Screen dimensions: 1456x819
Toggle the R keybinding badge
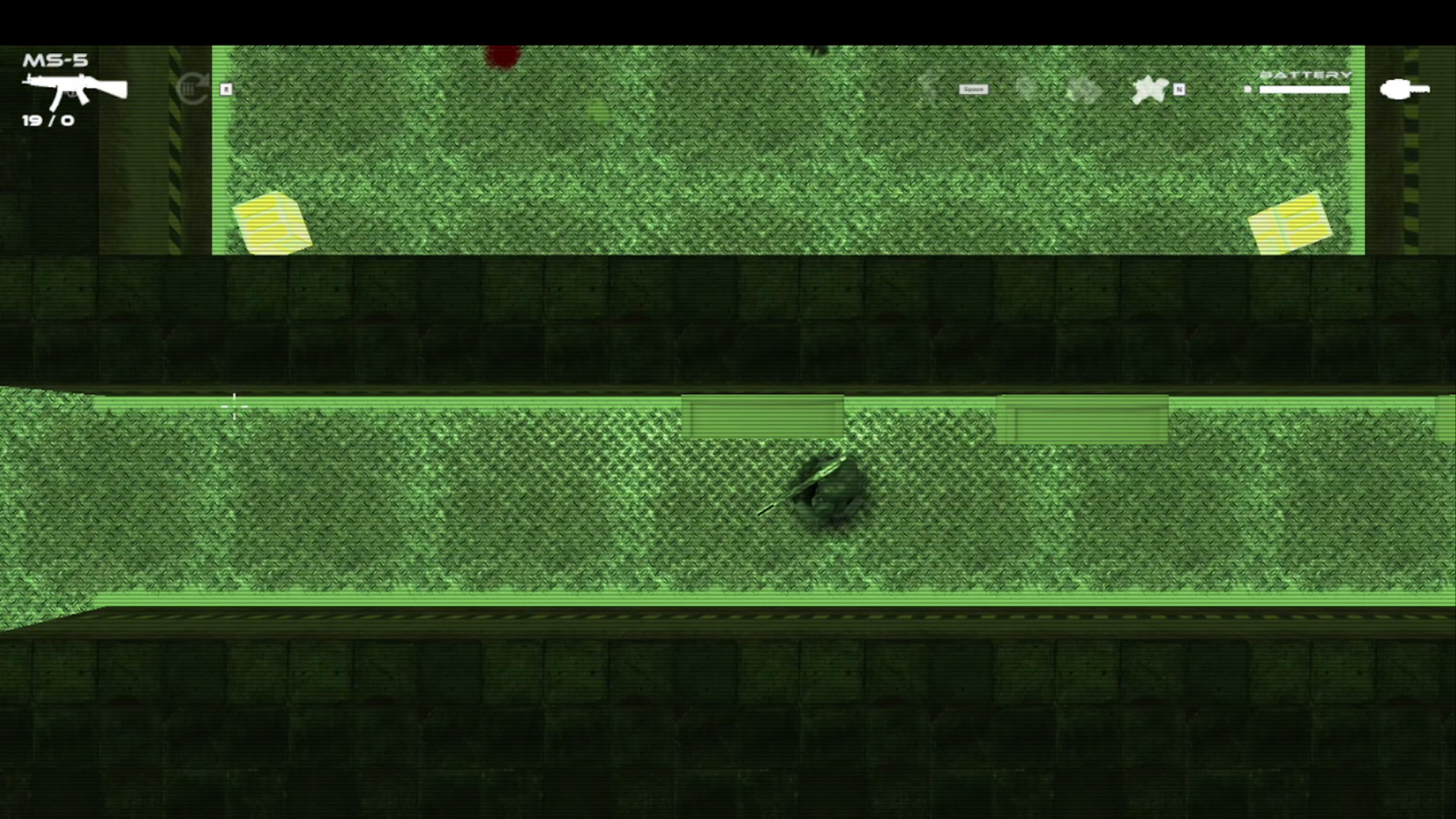pyautogui.click(x=224, y=89)
